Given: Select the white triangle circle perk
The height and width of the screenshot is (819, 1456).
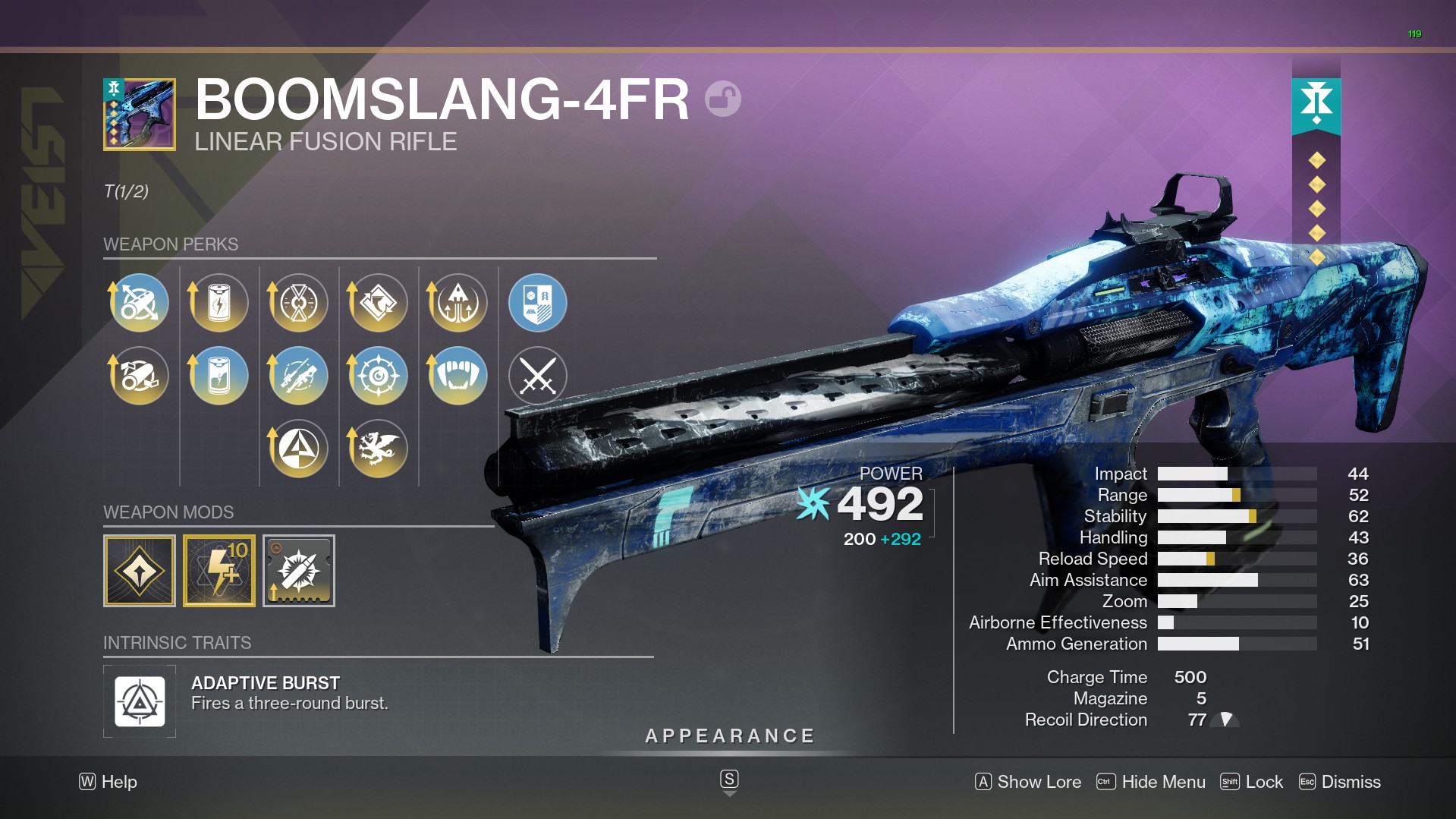Looking at the screenshot, I should pos(299,449).
